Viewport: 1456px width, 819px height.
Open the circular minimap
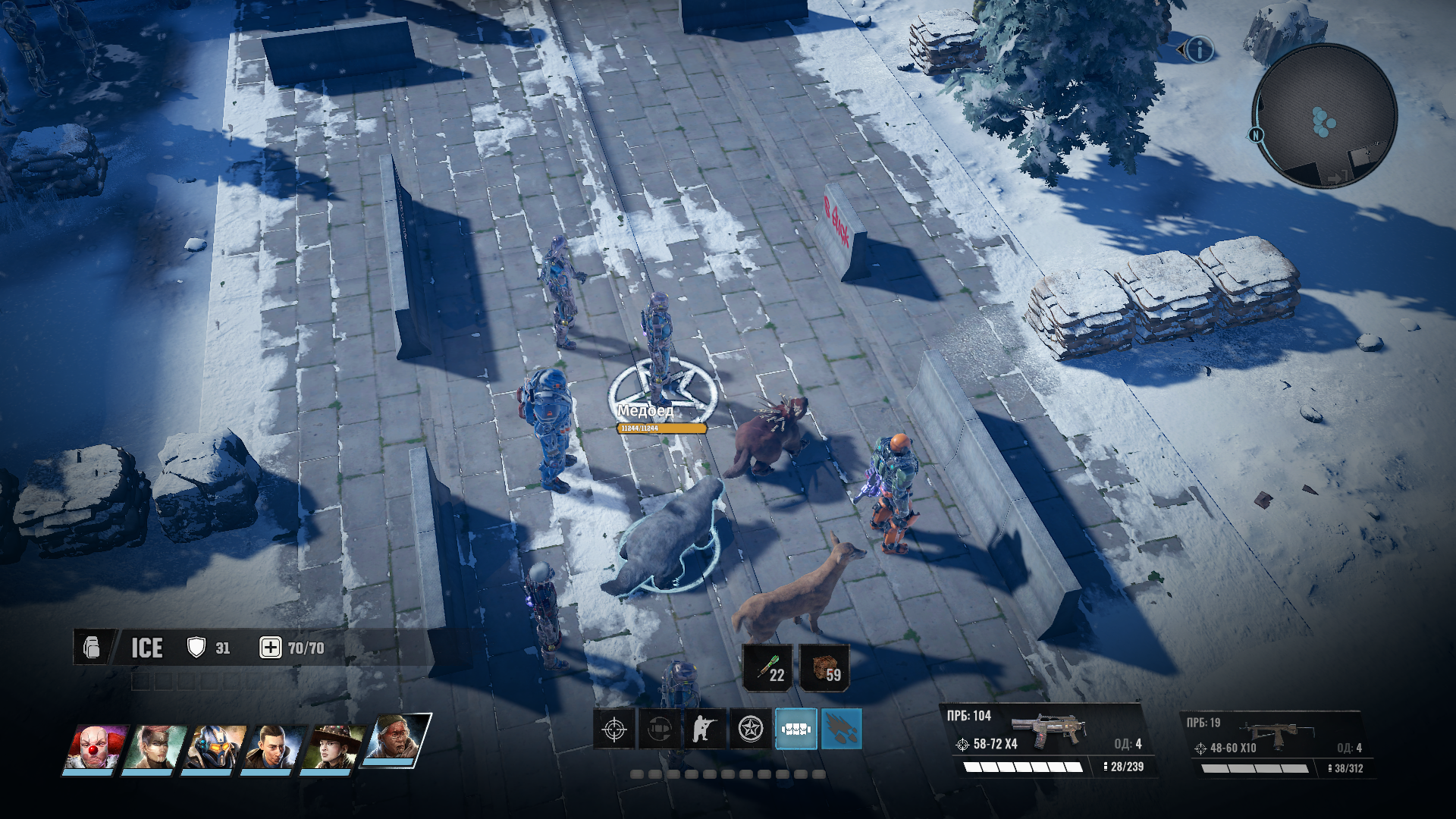[x=1324, y=116]
